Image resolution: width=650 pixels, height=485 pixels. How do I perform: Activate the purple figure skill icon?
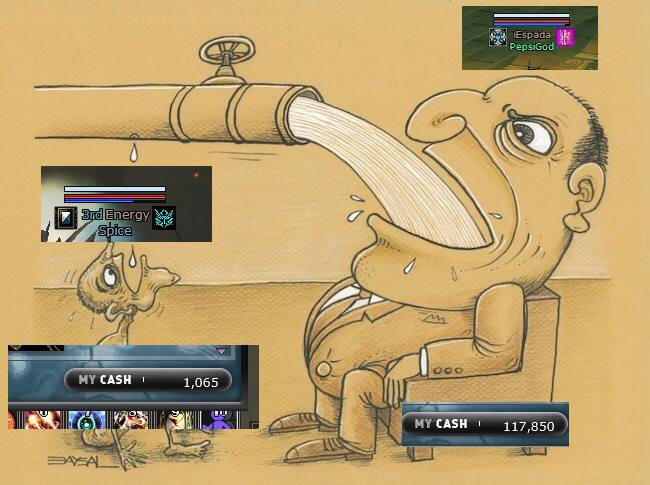(217, 421)
